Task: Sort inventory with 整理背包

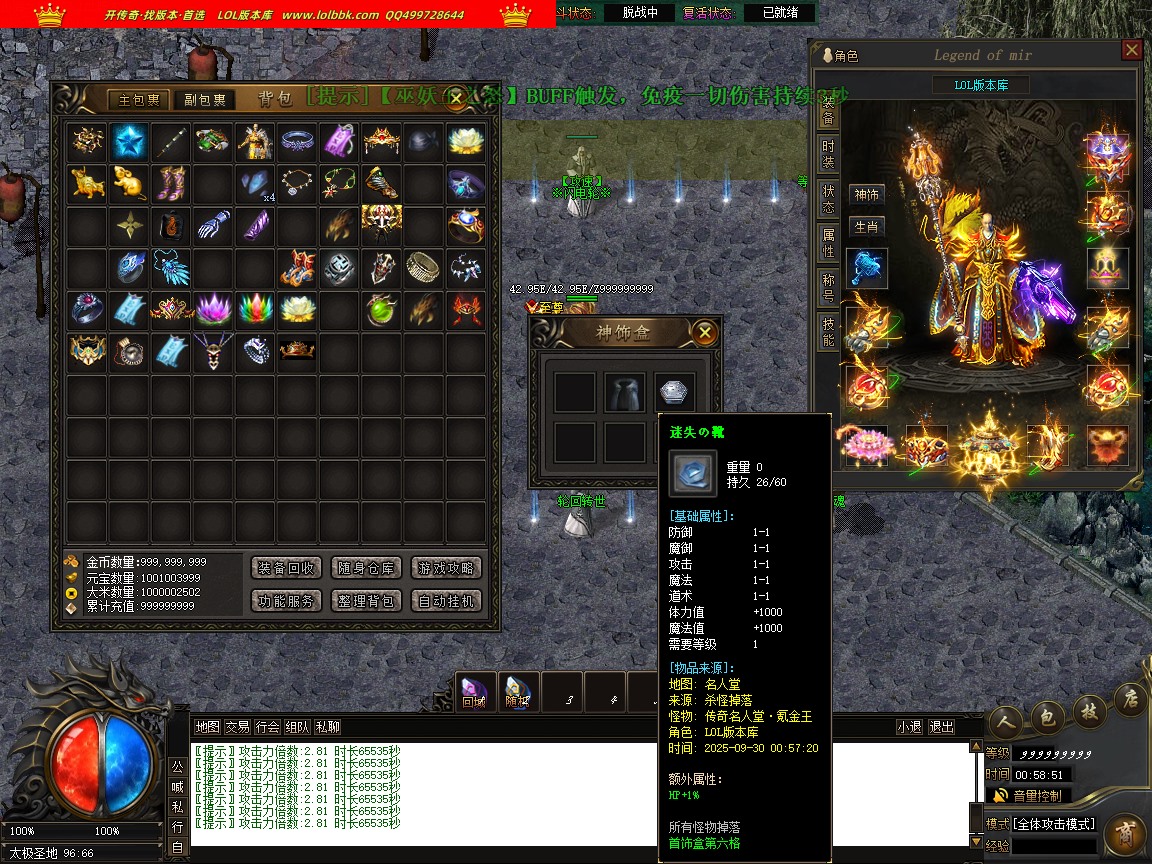Action: click(365, 601)
